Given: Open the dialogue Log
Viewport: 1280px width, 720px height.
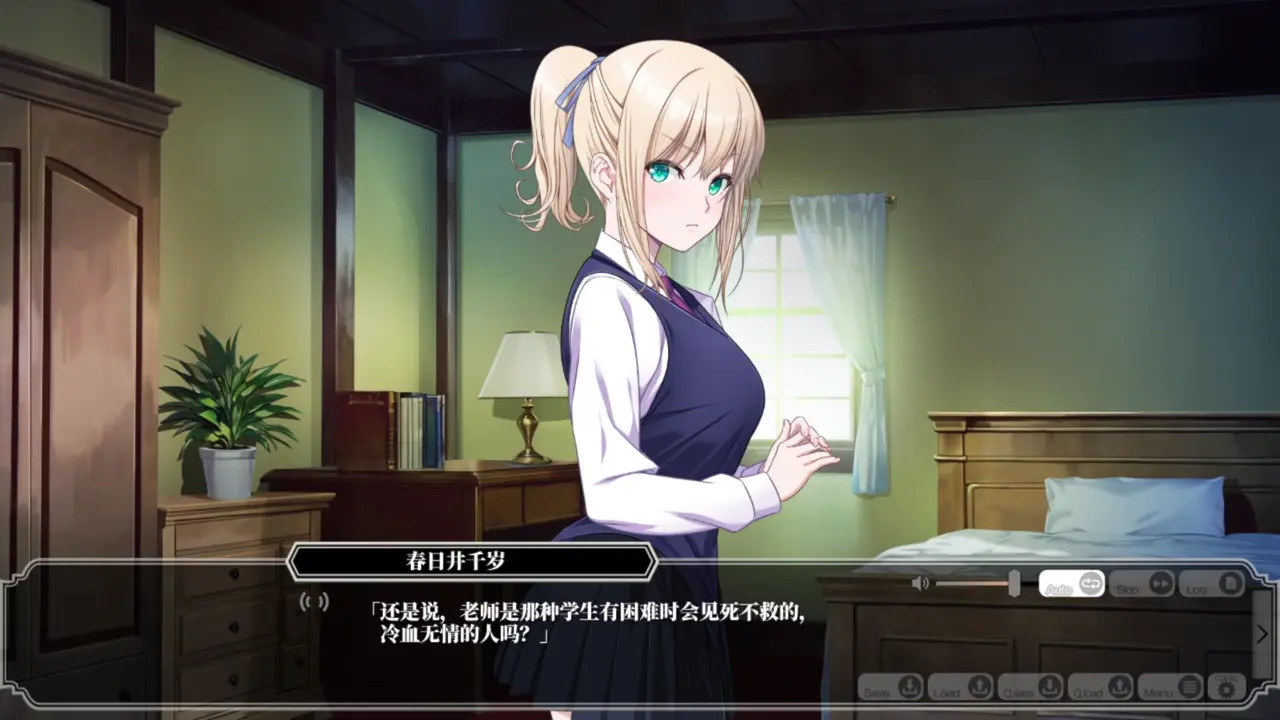Looking at the screenshot, I should (1211, 584).
